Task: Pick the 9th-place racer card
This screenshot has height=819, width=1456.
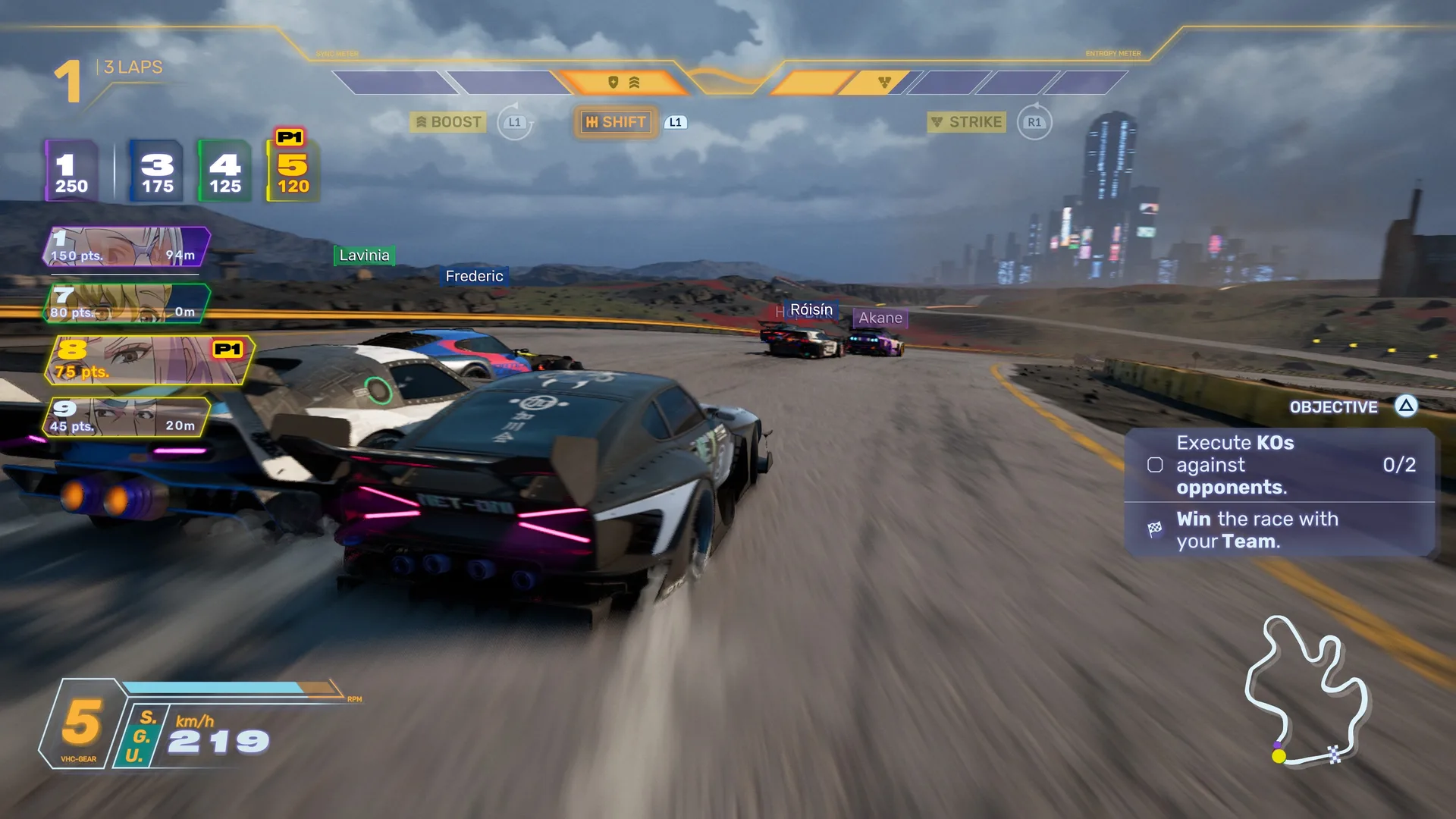Action: point(127,417)
